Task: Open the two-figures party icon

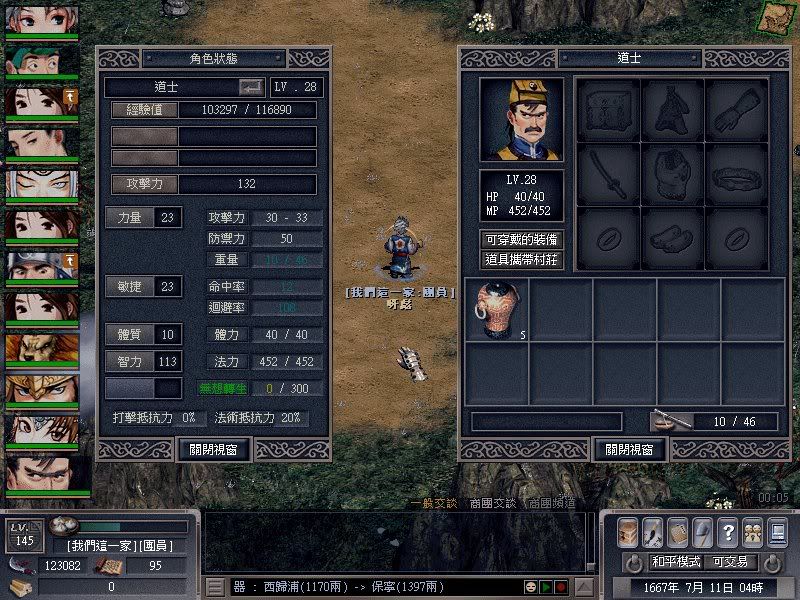Action: pyautogui.click(x=752, y=531)
